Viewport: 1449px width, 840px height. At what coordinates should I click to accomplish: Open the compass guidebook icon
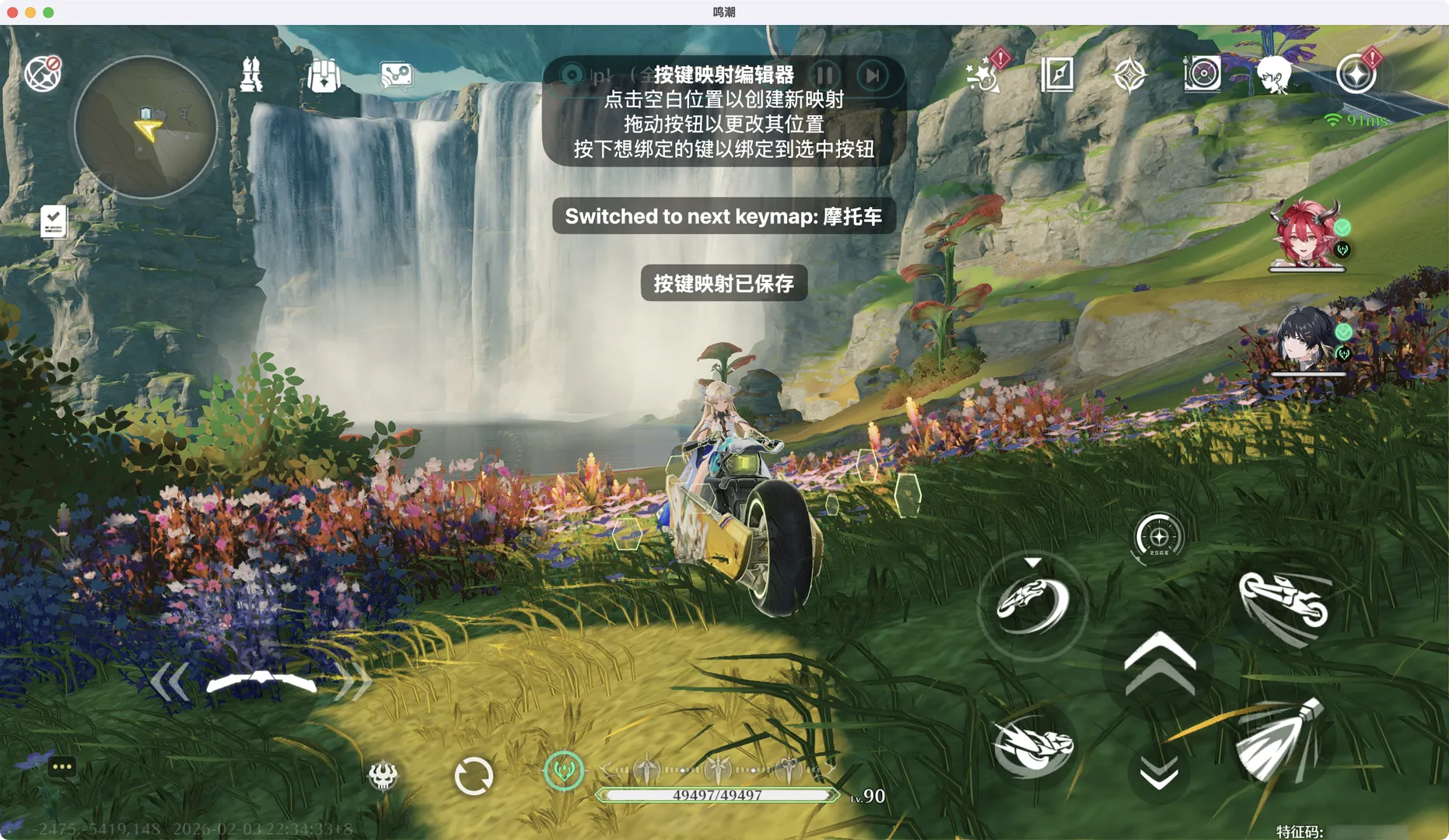click(1057, 75)
